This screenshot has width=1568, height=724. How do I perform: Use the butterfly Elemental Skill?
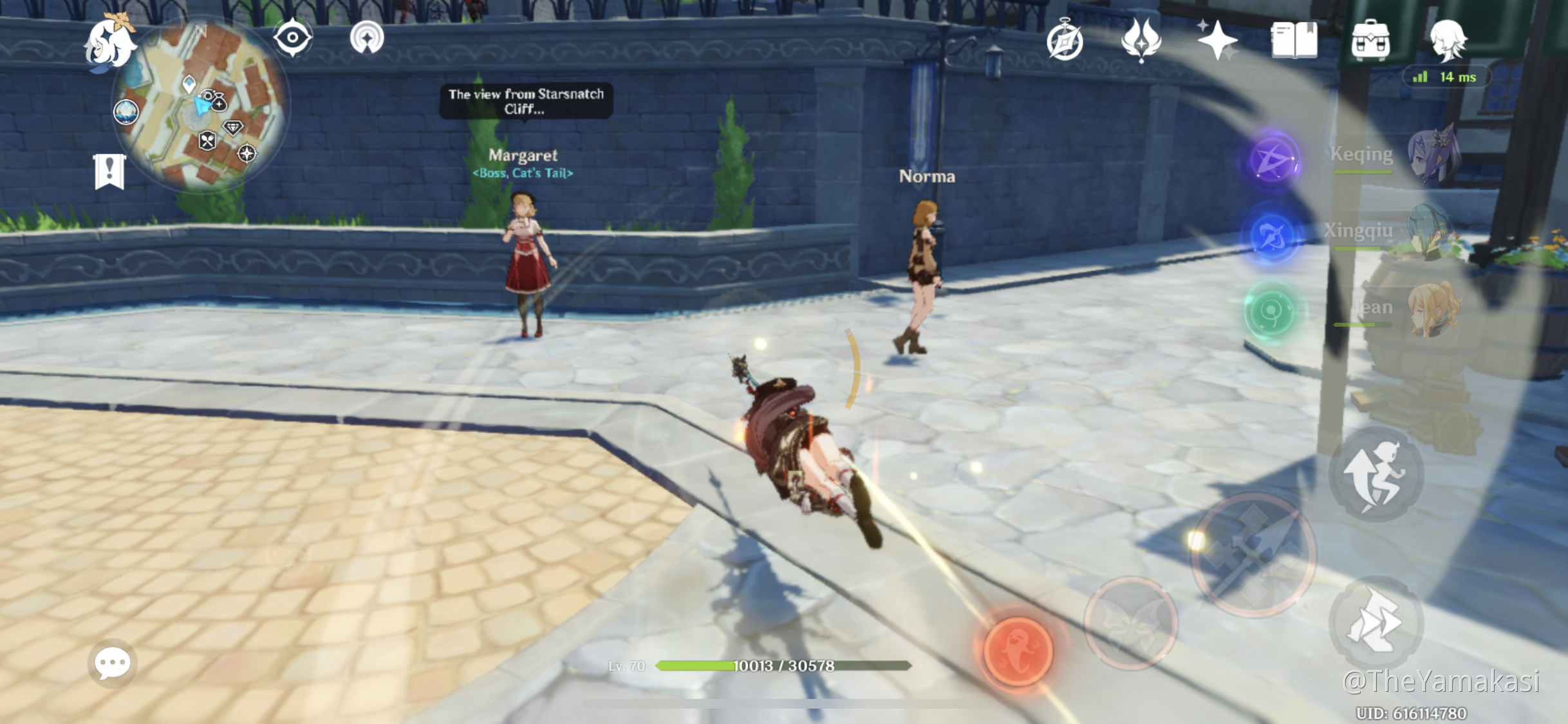1131,623
